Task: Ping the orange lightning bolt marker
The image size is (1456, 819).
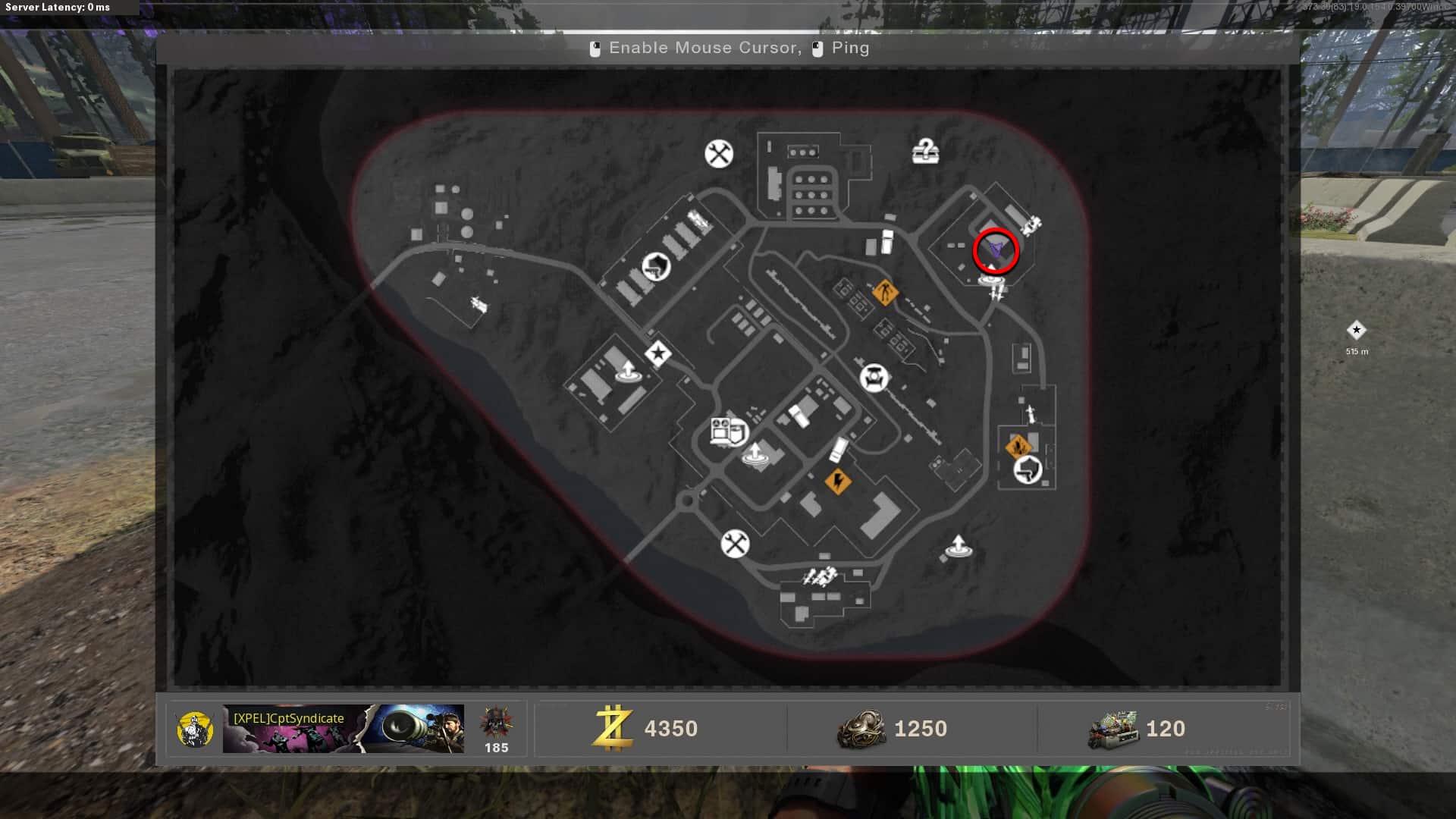Action: 837,481
